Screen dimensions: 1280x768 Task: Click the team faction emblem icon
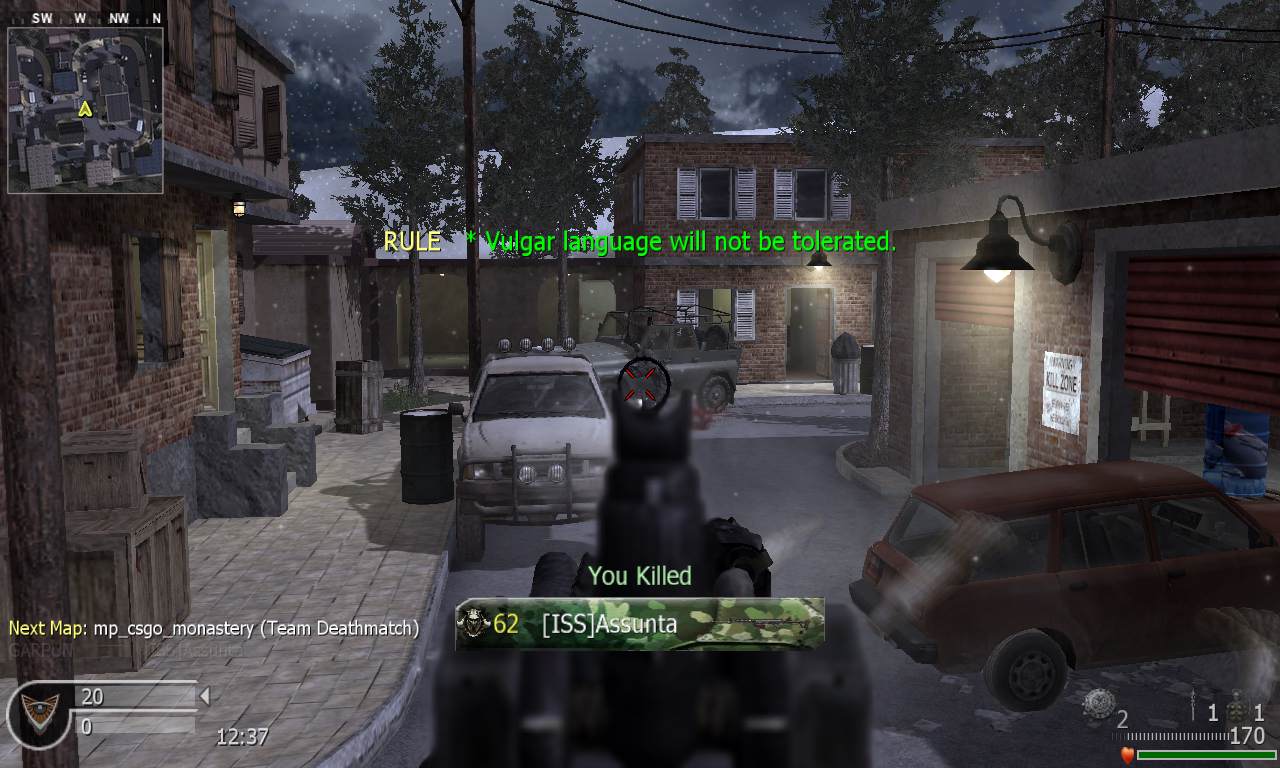point(37,713)
